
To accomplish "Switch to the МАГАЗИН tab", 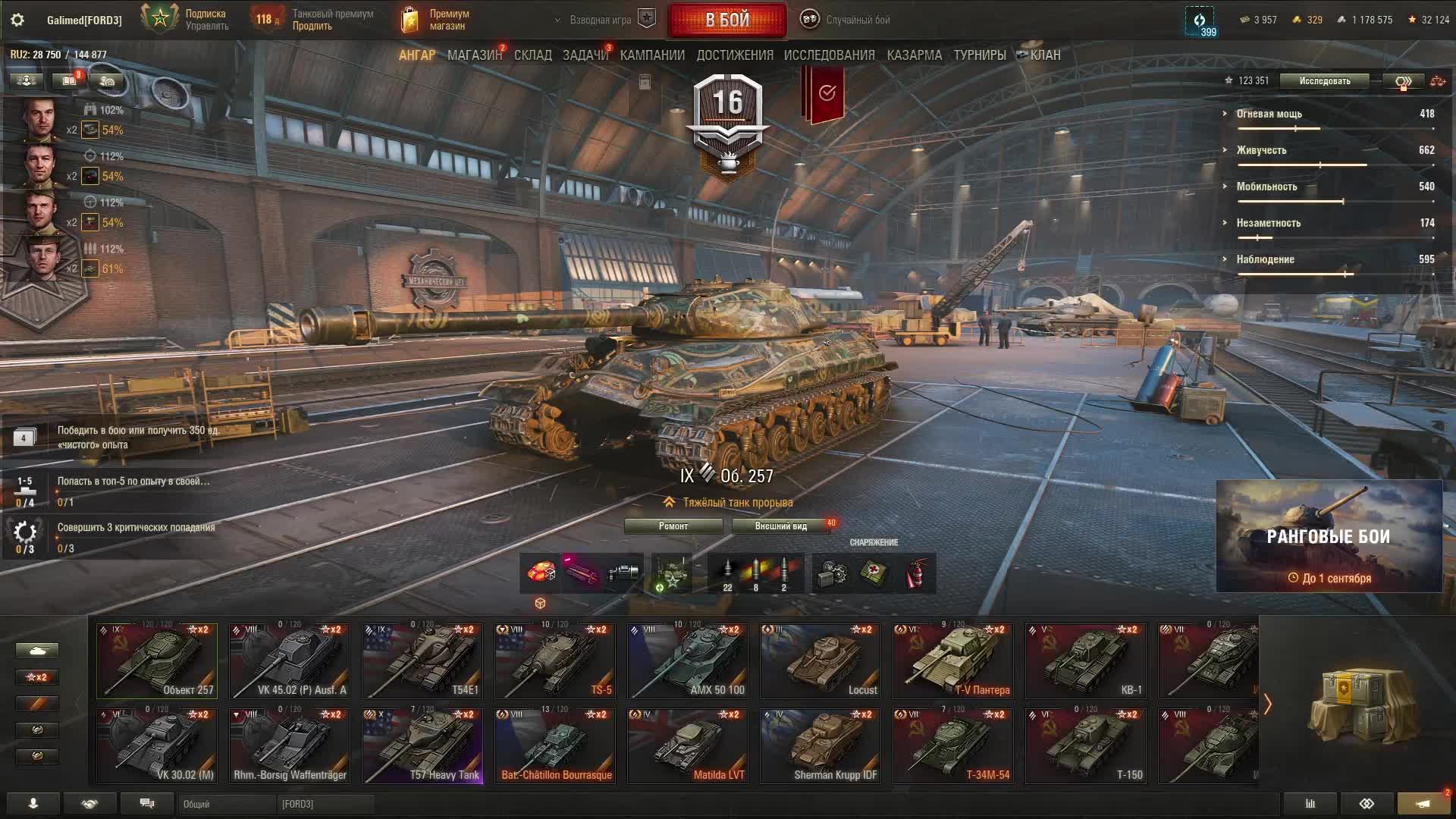I will [474, 55].
